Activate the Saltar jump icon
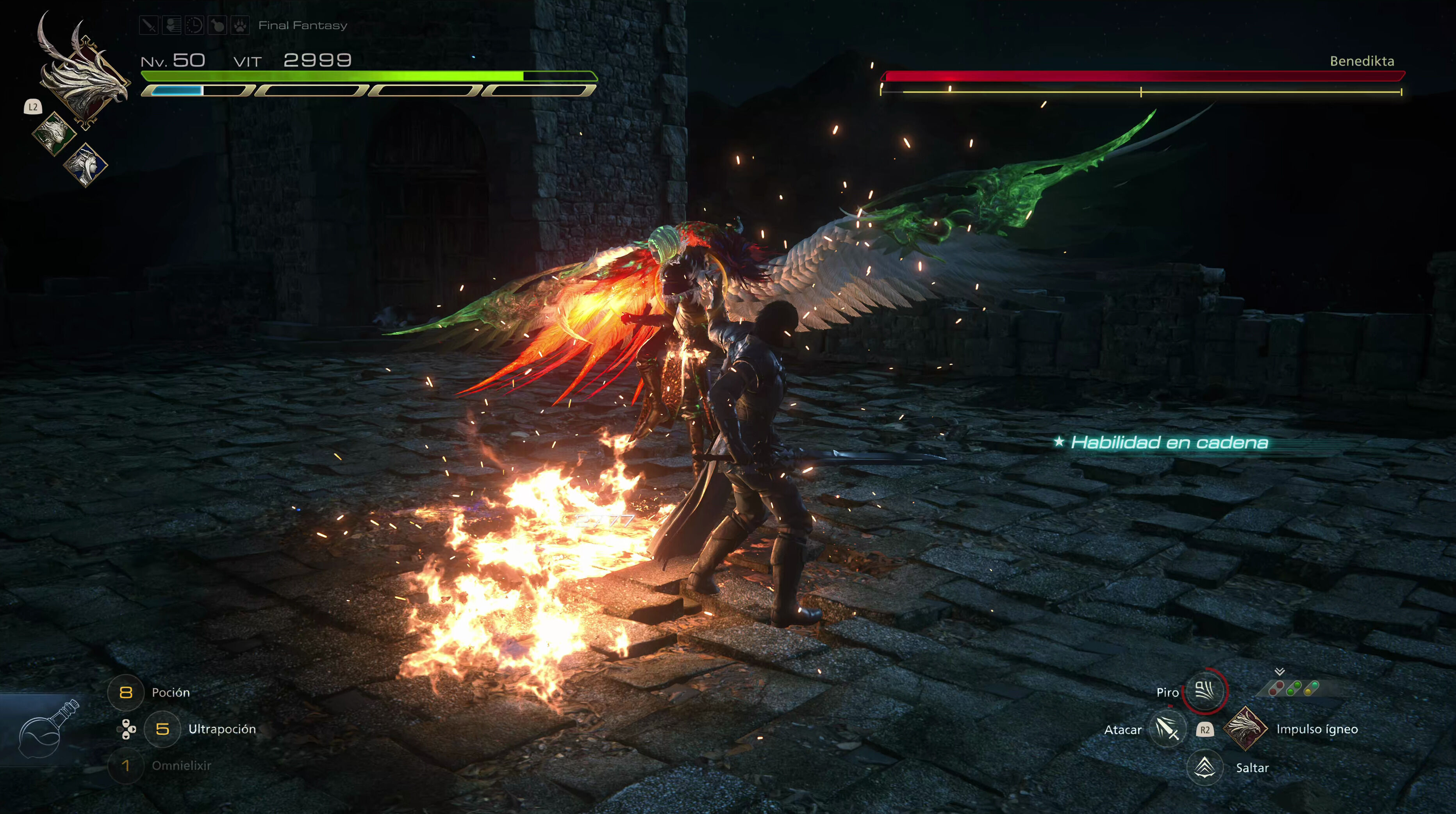This screenshot has width=1456, height=814. [1205, 766]
